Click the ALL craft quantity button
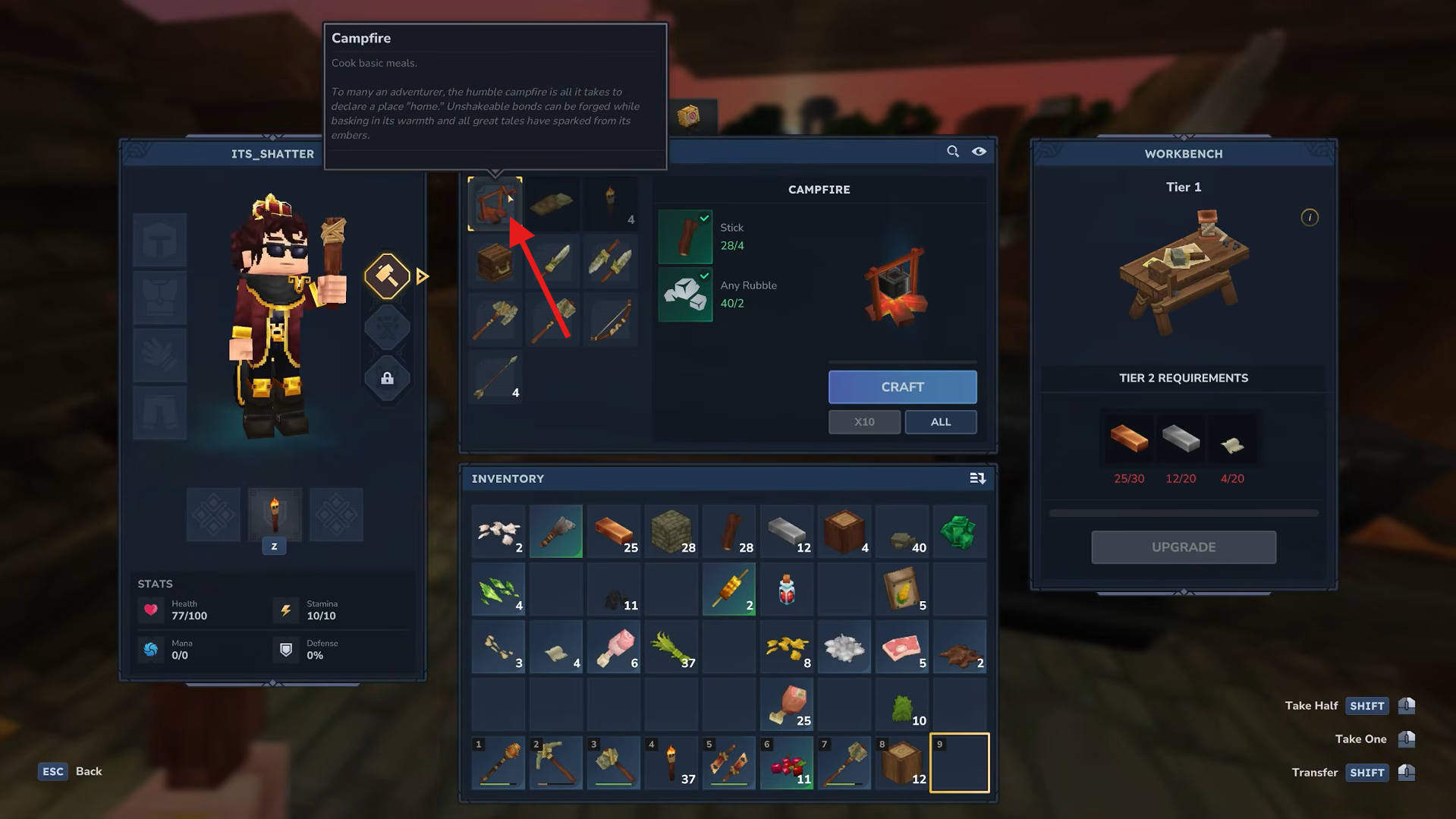Screen dimensions: 1456x819 (x=941, y=421)
